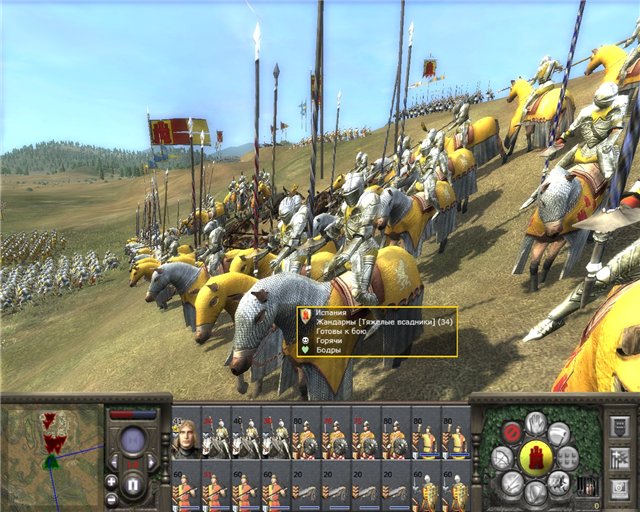Pause the battle

click(134, 487)
